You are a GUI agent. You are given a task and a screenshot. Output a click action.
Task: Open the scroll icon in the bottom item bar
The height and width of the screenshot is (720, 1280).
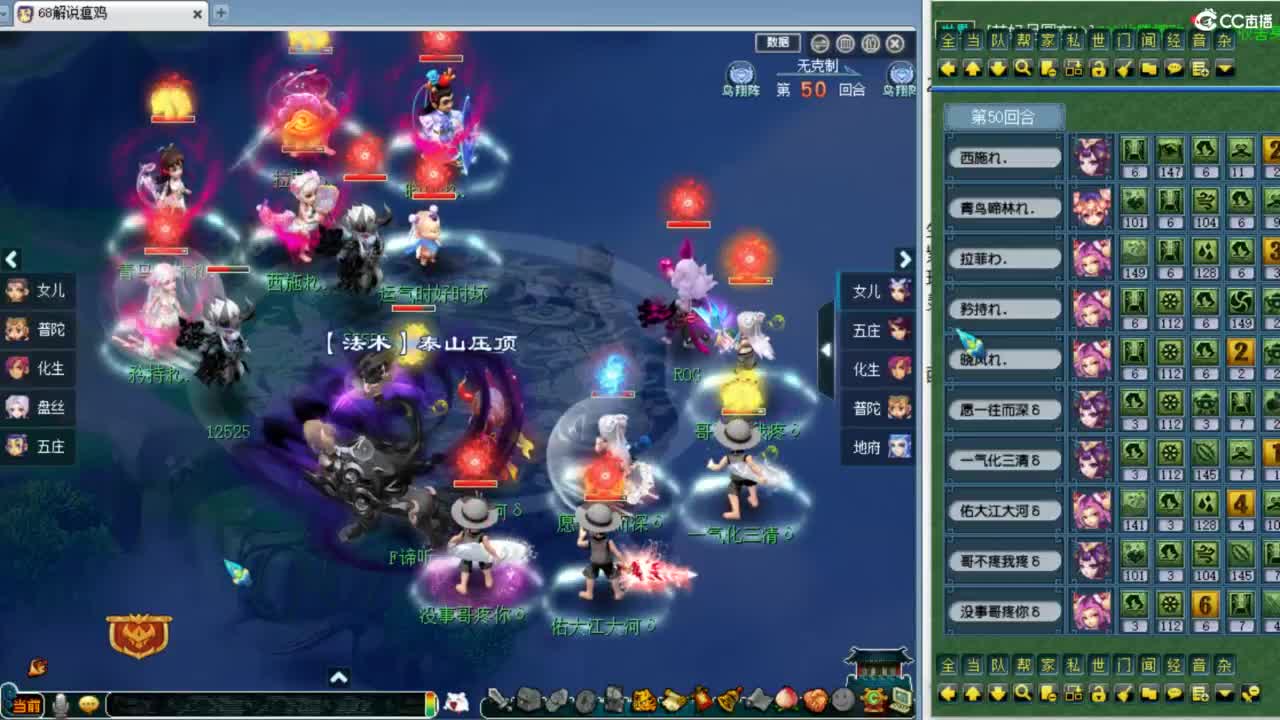[673, 700]
